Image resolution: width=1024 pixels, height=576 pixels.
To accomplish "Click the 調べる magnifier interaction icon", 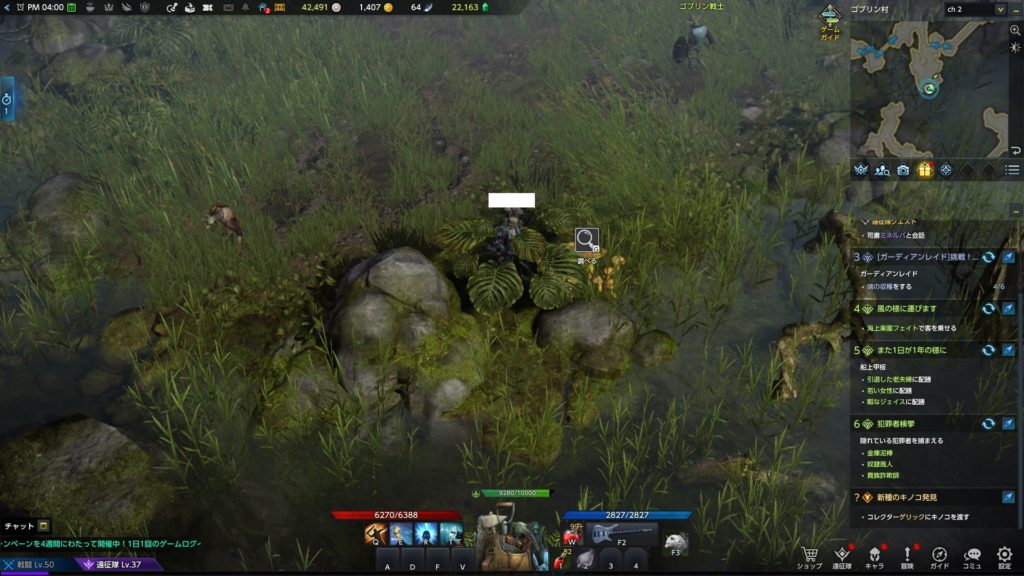I will click(586, 240).
